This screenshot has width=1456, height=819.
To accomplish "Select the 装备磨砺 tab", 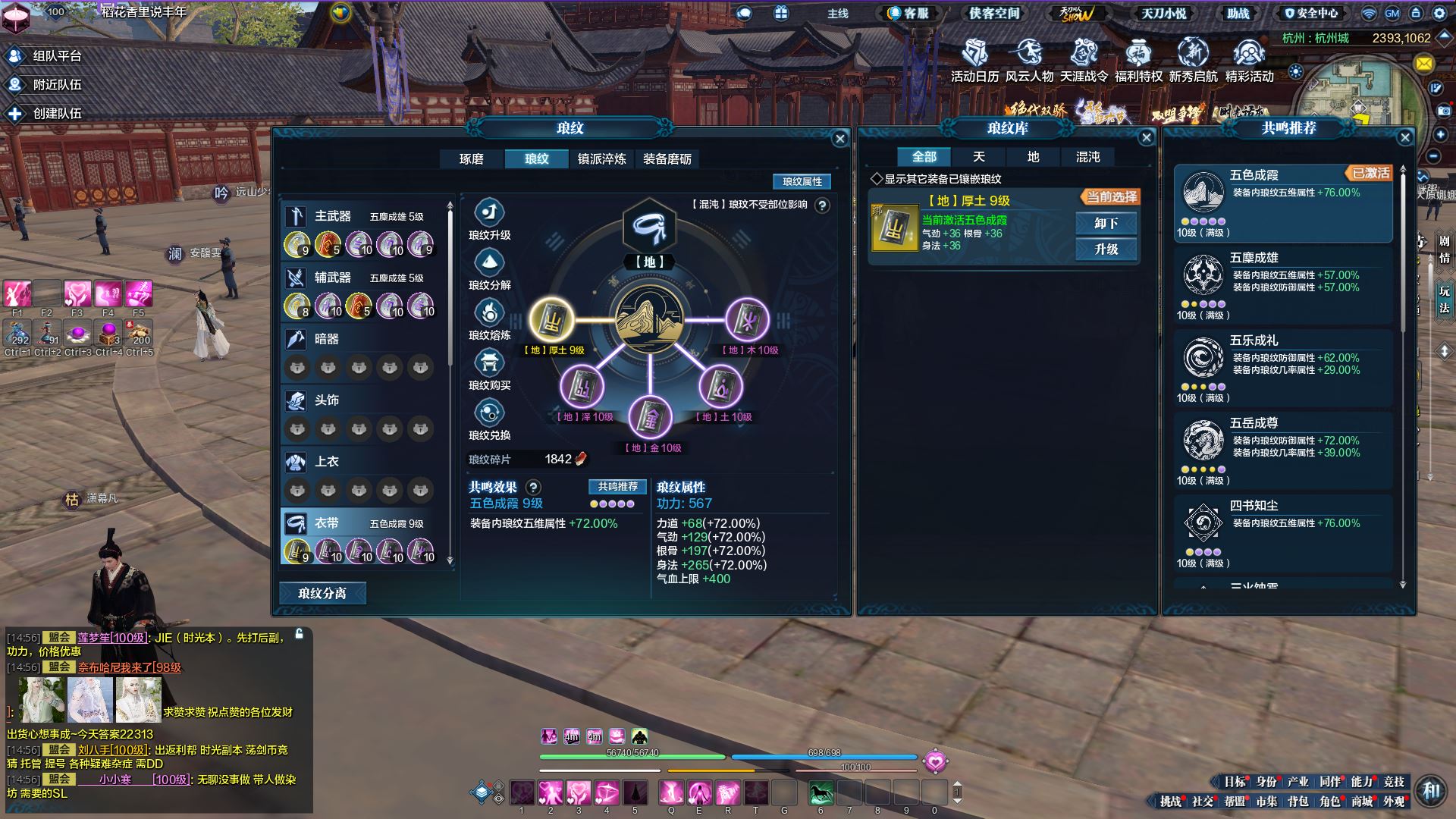I will (x=667, y=159).
